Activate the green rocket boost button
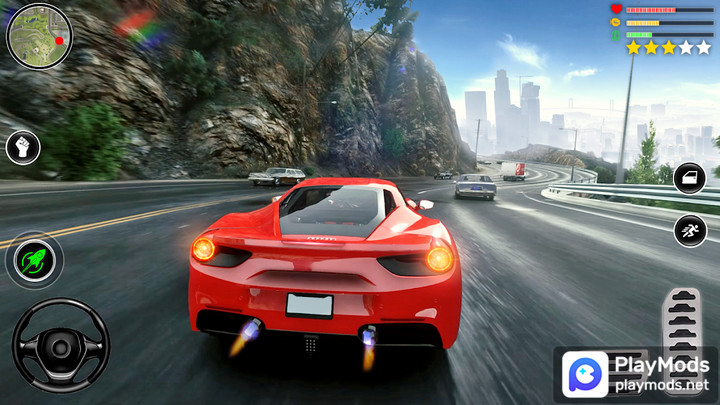 click(x=36, y=262)
